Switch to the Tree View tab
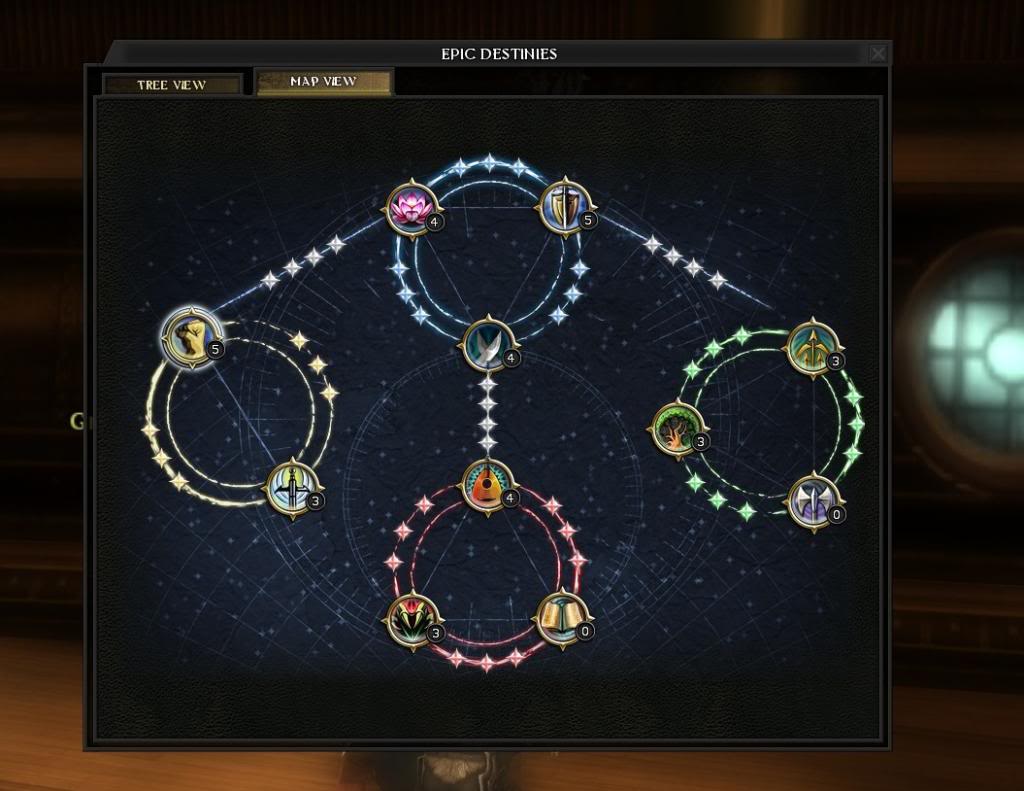The height and width of the screenshot is (791, 1024). [171, 85]
